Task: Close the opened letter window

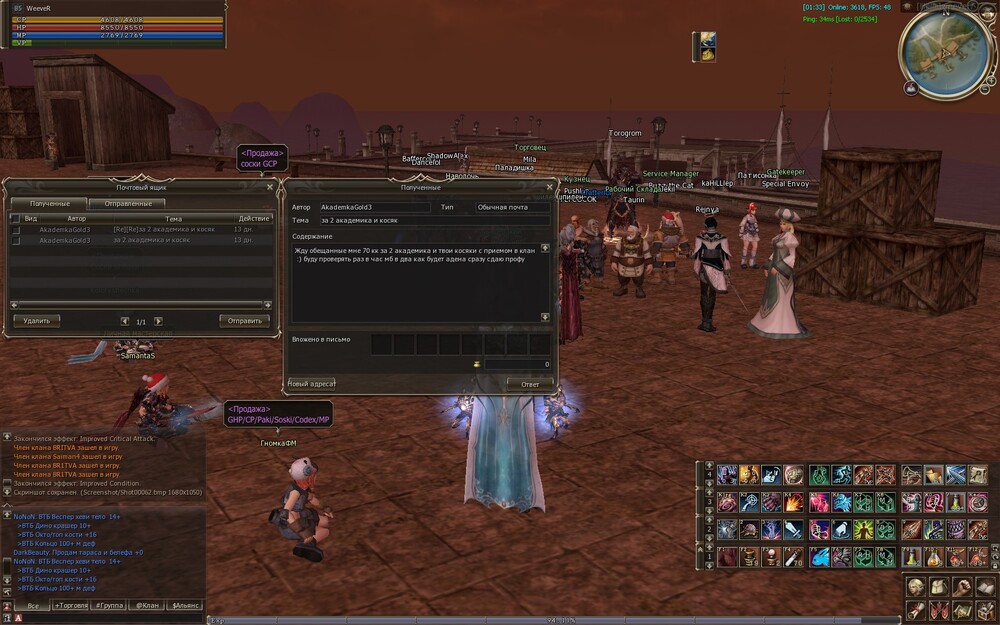Action: point(549,186)
